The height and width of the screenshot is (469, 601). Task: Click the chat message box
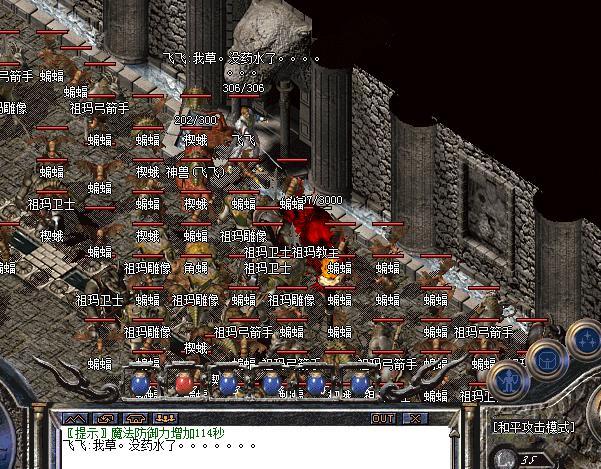point(250,446)
